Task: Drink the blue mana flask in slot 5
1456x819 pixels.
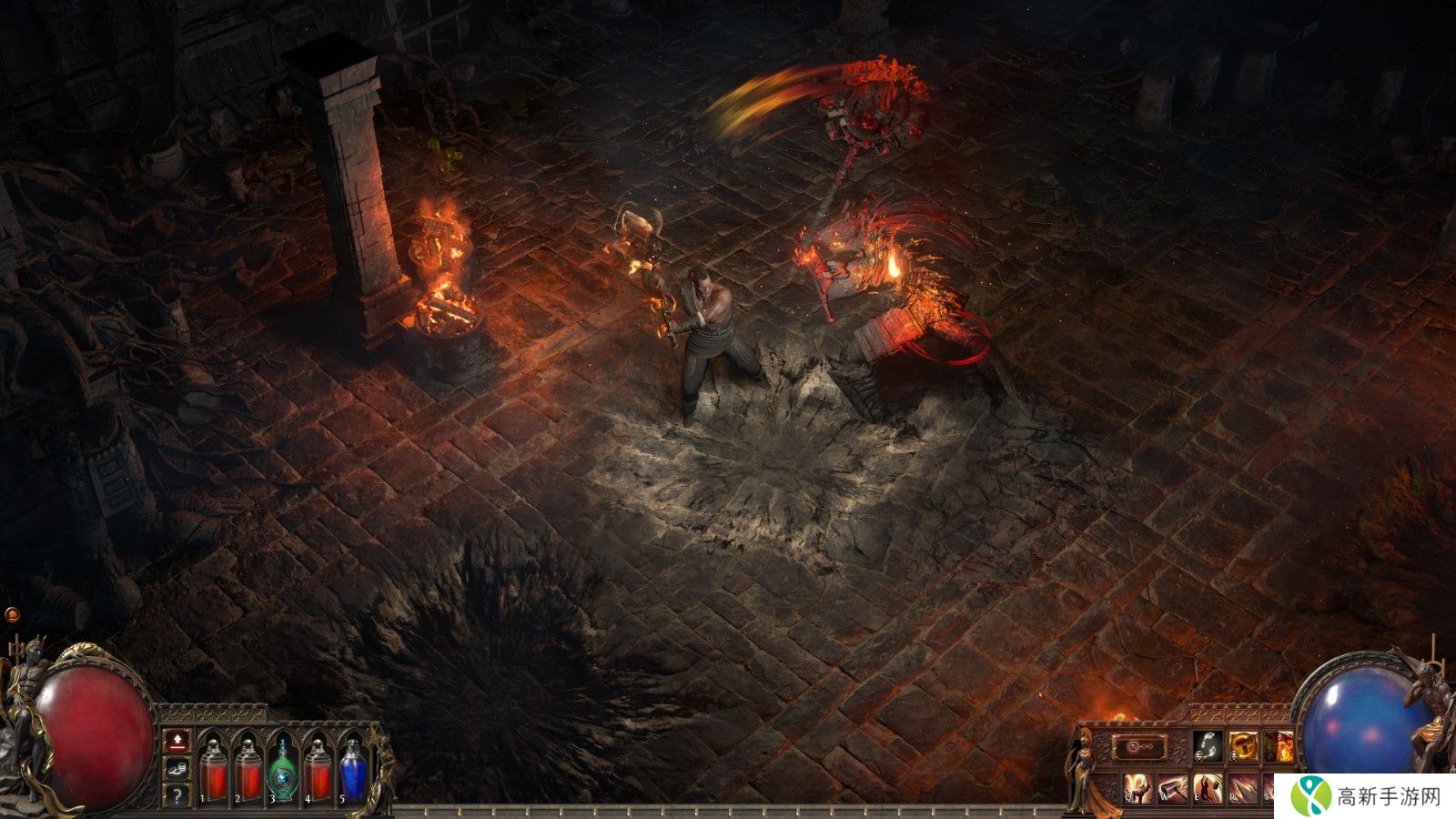Action: click(x=353, y=773)
